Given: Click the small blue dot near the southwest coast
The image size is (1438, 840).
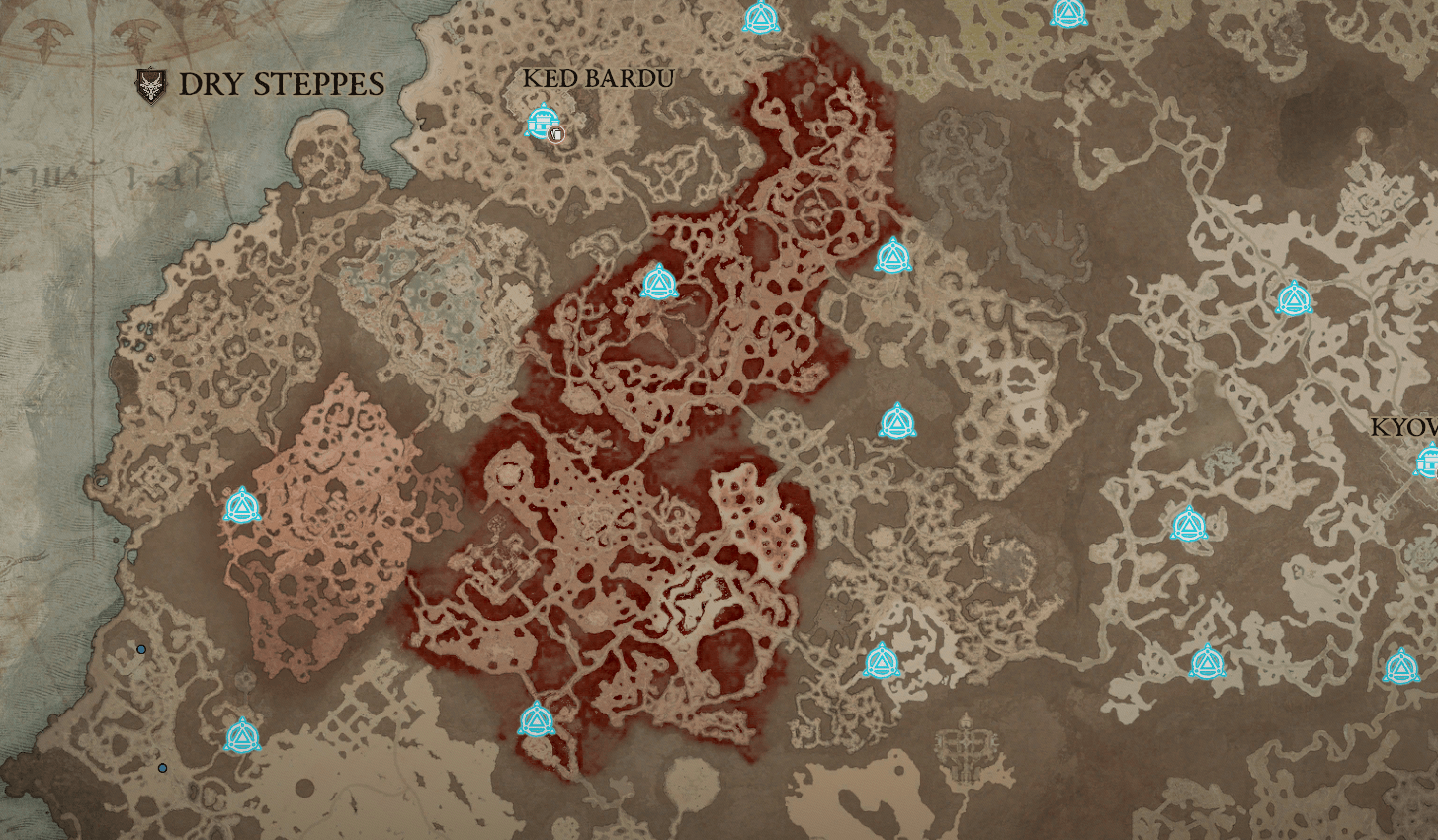Looking at the screenshot, I should [x=141, y=649].
